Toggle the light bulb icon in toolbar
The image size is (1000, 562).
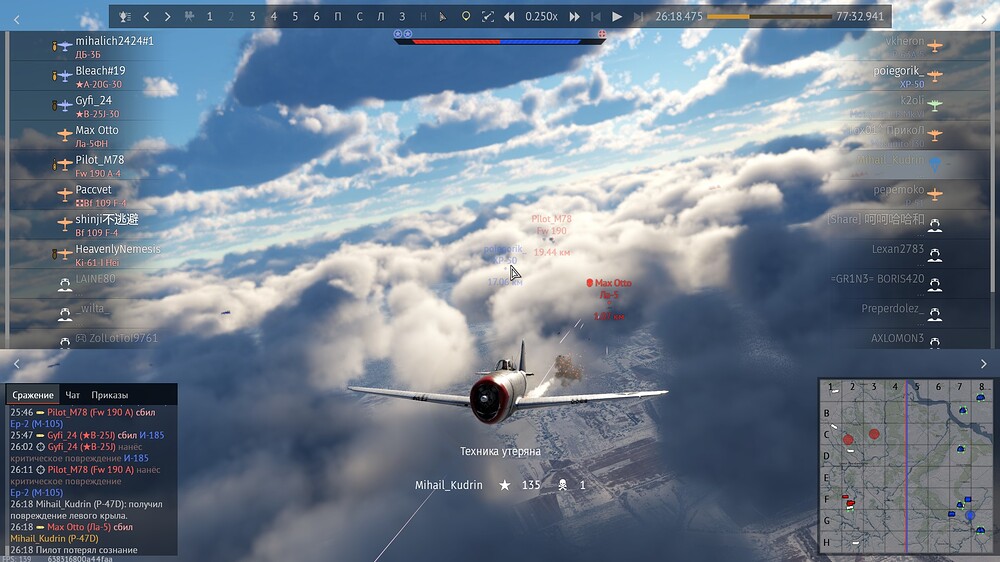(x=465, y=17)
